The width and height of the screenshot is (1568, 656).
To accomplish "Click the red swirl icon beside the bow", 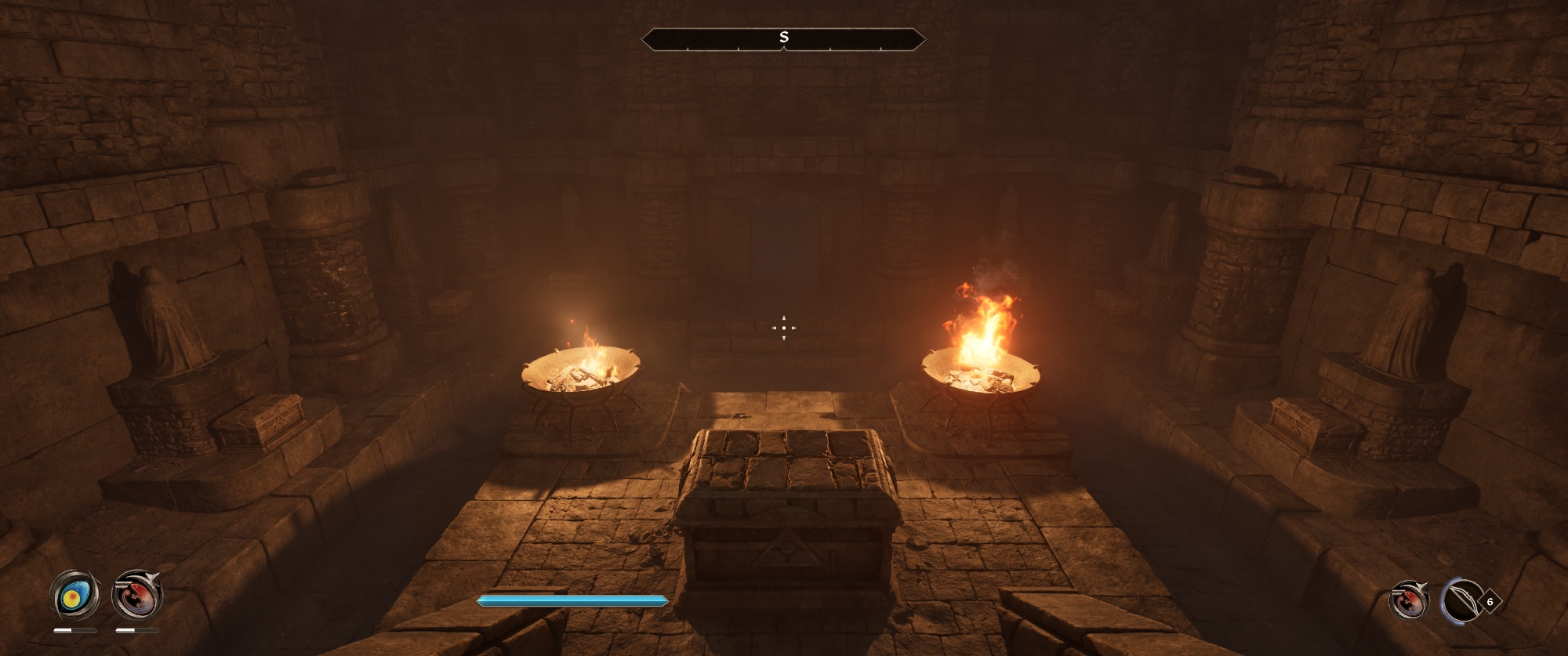I will (x=1408, y=601).
